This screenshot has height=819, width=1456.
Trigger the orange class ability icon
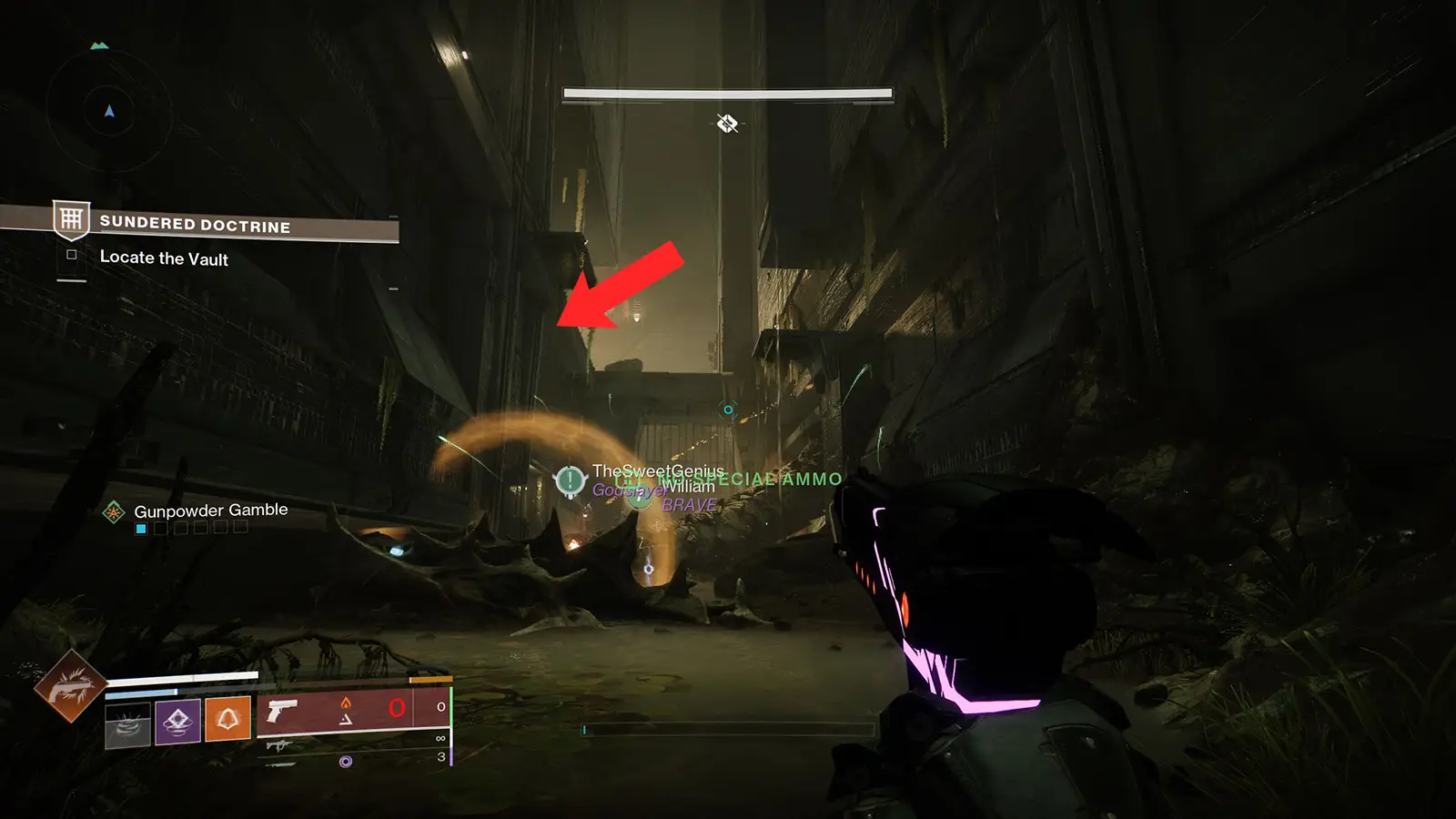[x=227, y=719]
